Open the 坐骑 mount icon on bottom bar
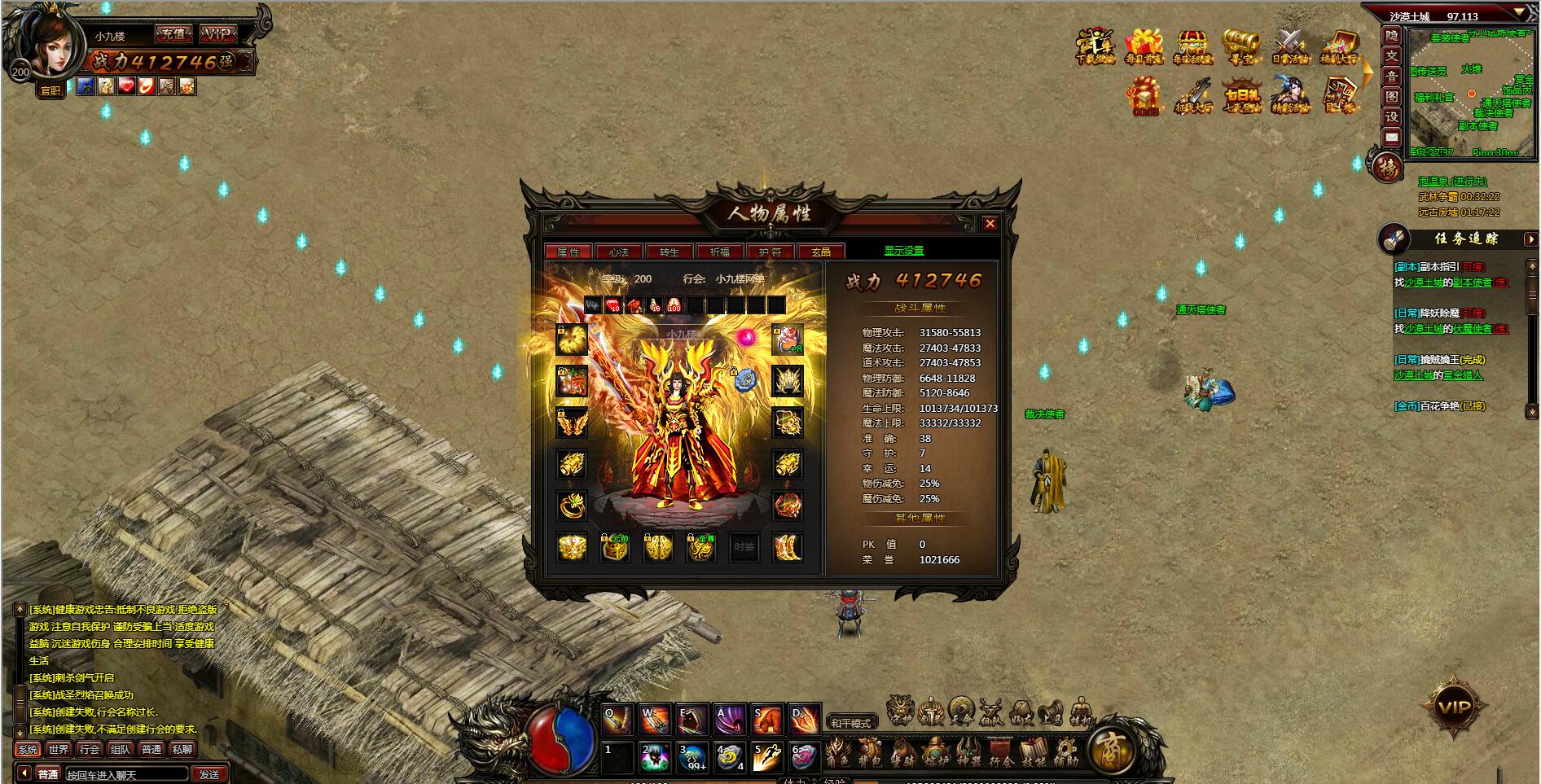The image size is (1541, 784). (902, 751)
